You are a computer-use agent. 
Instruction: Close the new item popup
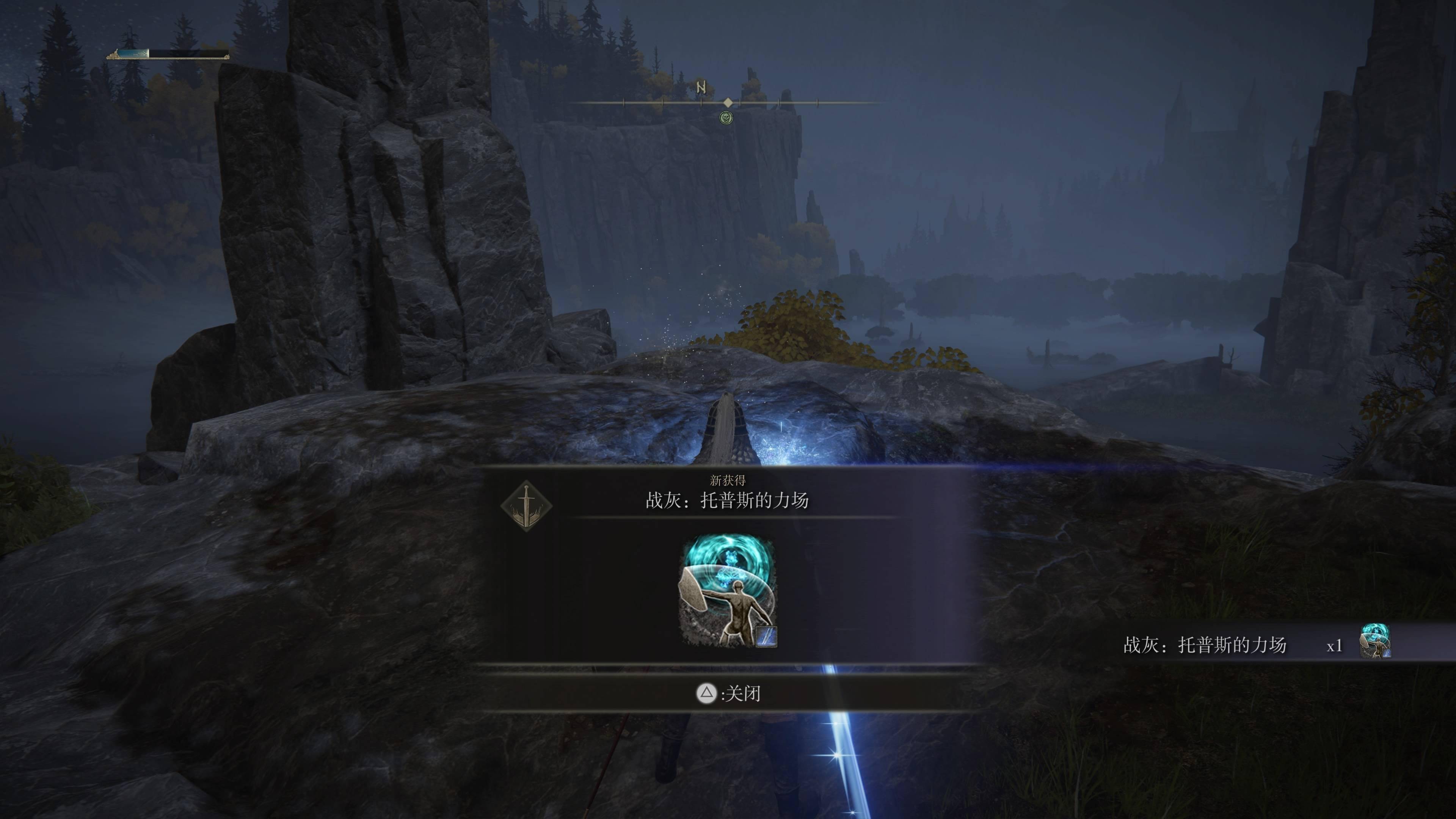(728, 693)
